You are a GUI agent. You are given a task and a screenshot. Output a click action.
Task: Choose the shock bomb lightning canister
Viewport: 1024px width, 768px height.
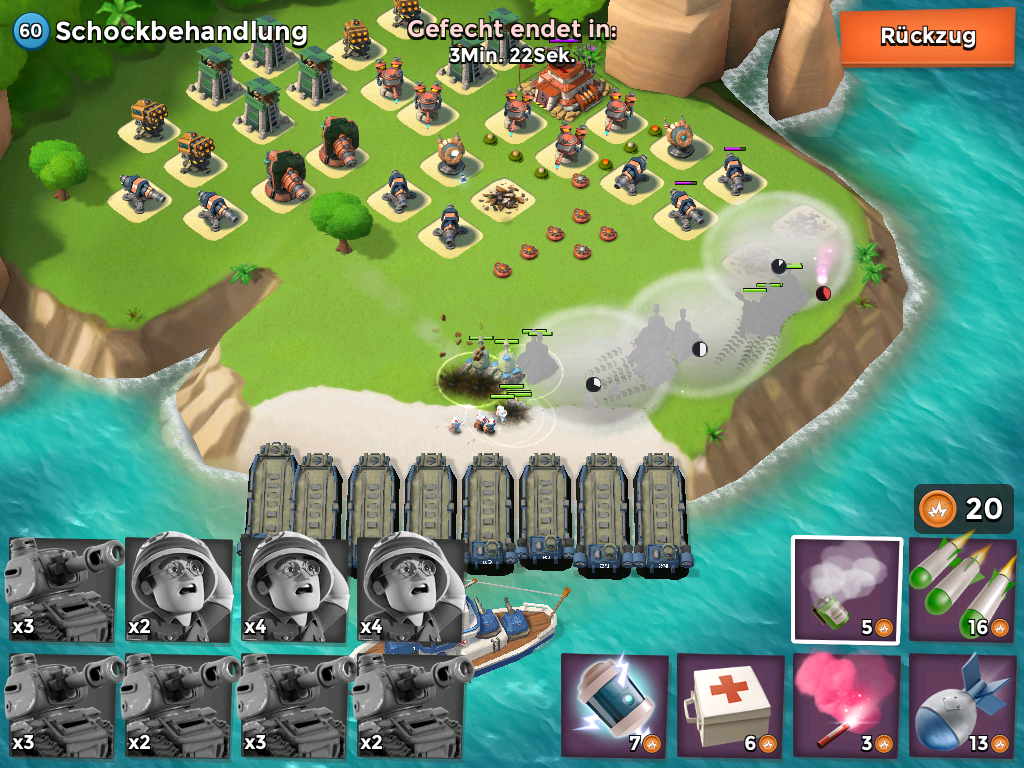click(614, 705)
